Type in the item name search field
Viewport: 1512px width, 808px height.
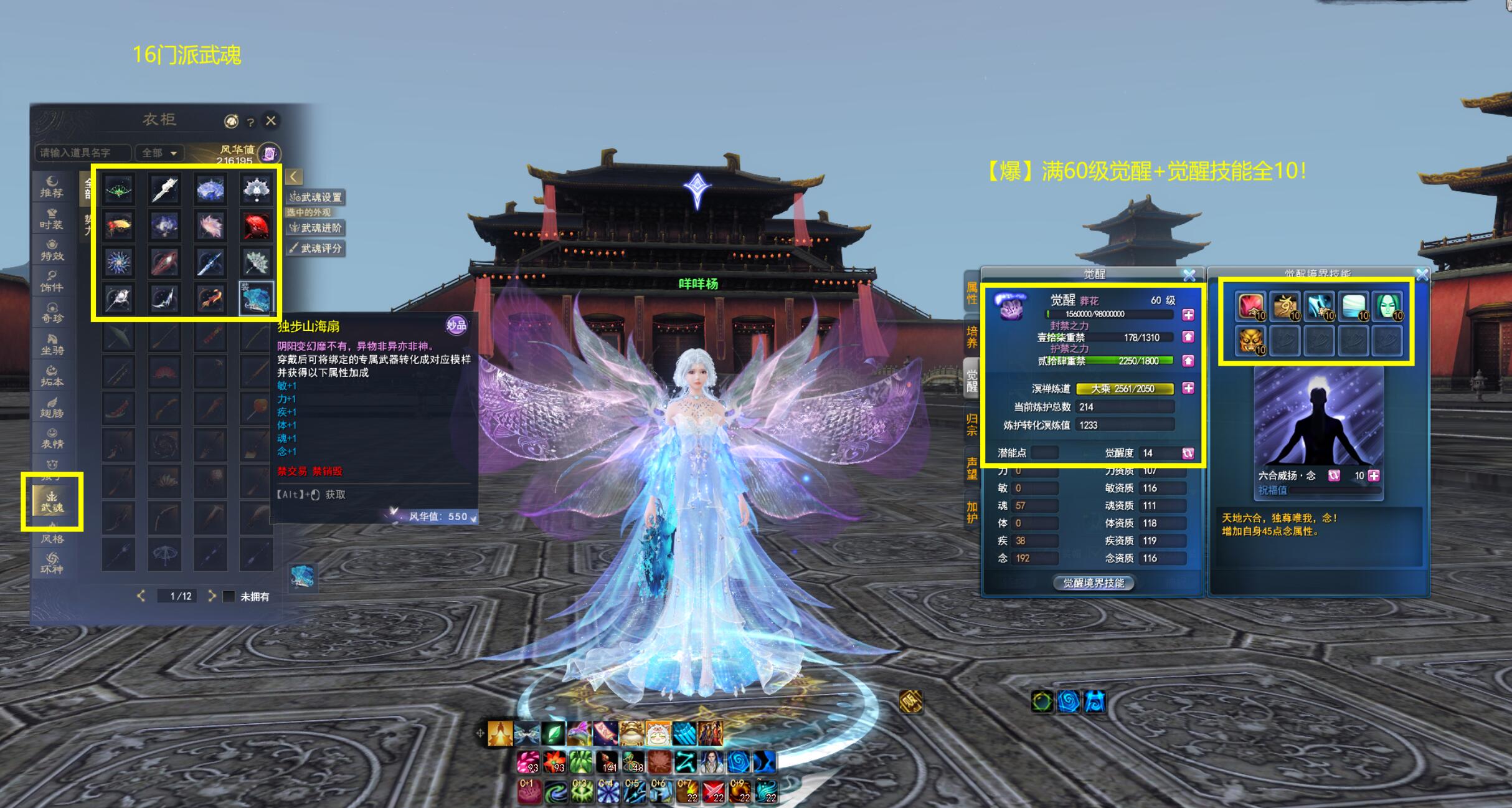pyautogui.click(x=83, y=153)
